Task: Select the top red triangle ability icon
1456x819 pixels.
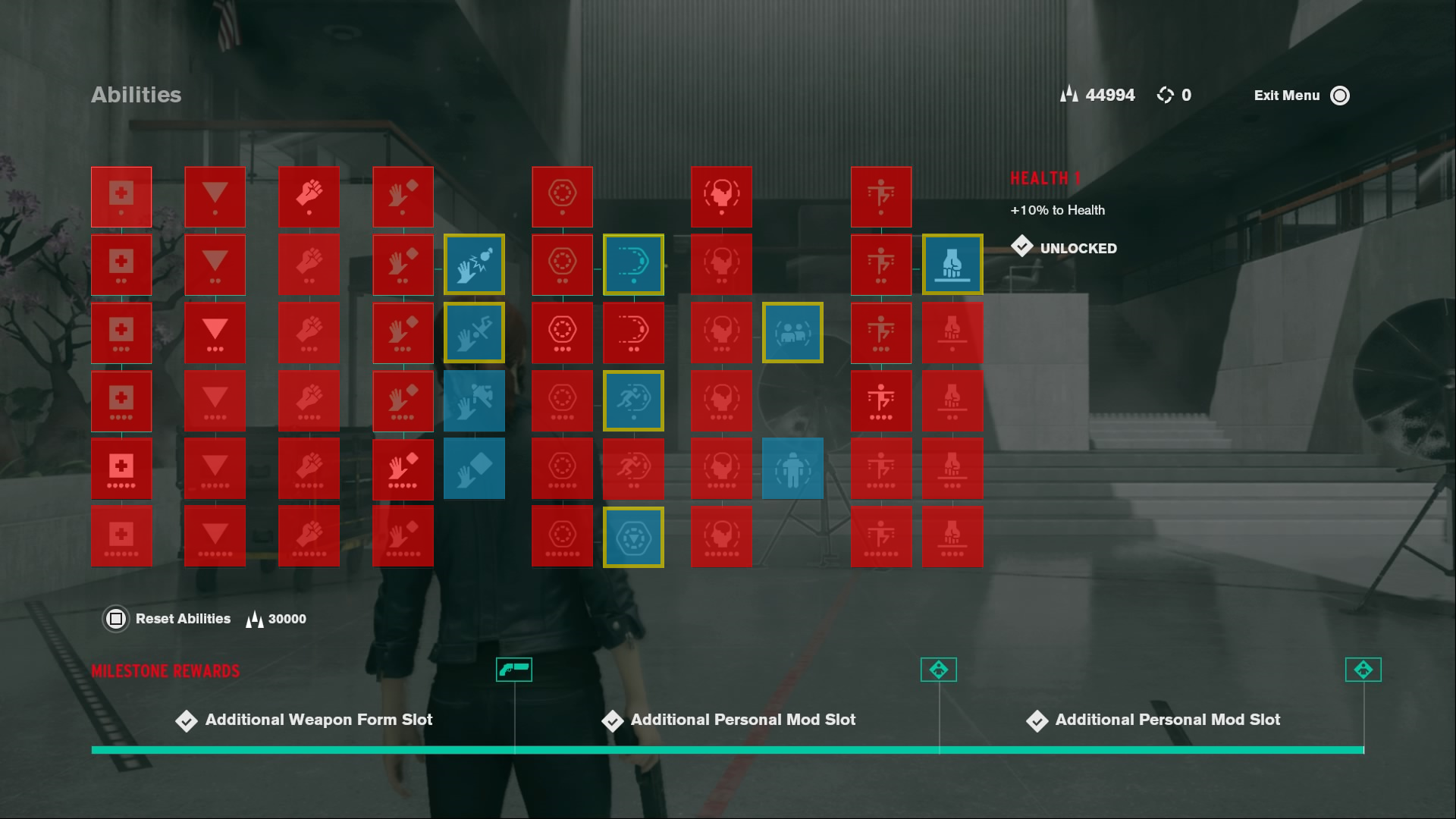Action: point(215,197)
